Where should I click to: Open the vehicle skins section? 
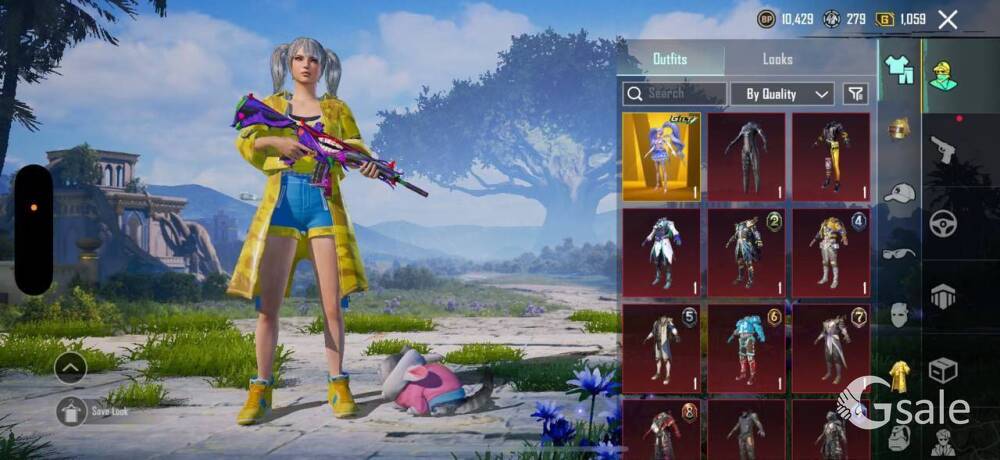(943, 223)
